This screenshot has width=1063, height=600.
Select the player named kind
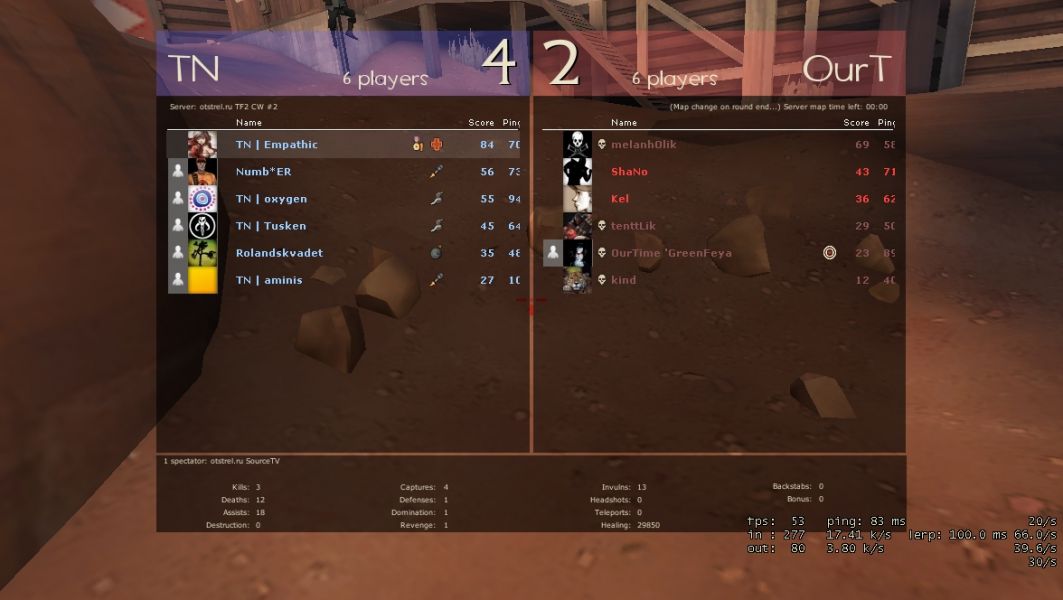coord(623,280)
